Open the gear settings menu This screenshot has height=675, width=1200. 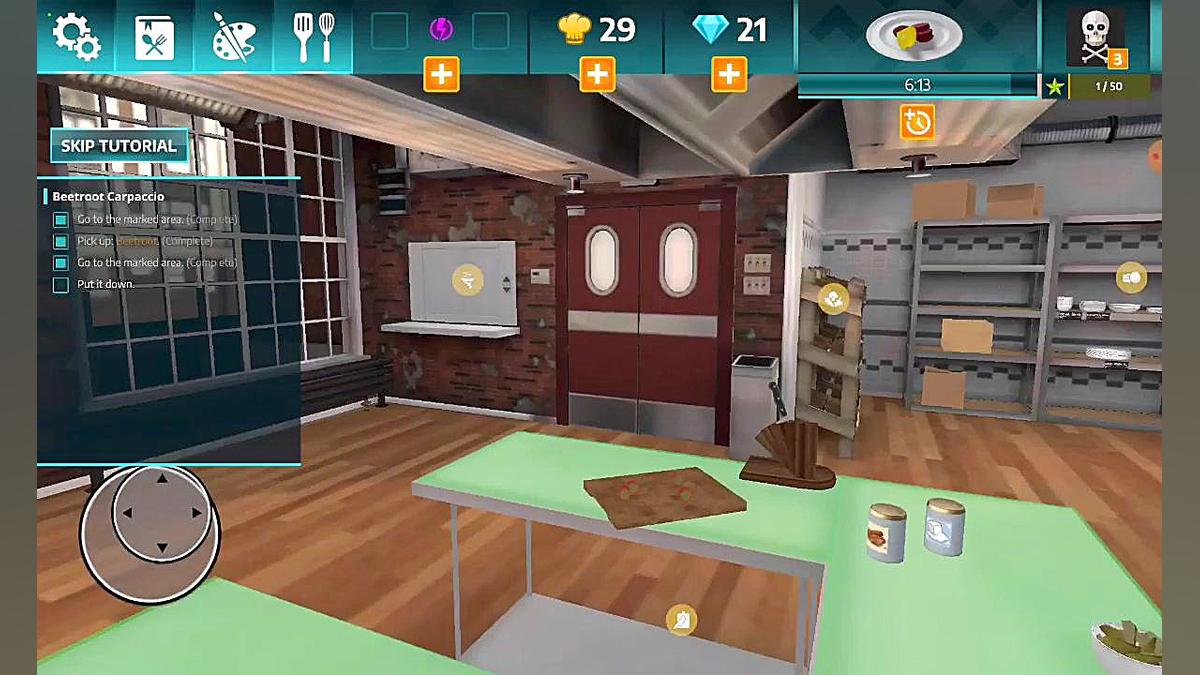coord(76,36)
